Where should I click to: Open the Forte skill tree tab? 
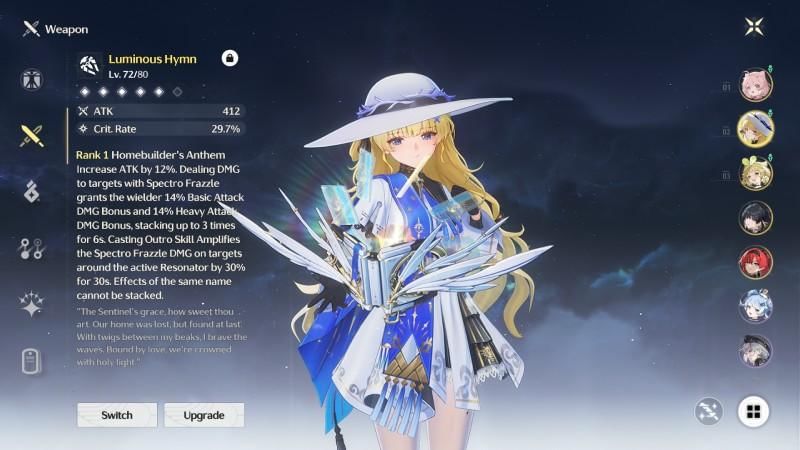pyautogui.click(x=31, y=248)
